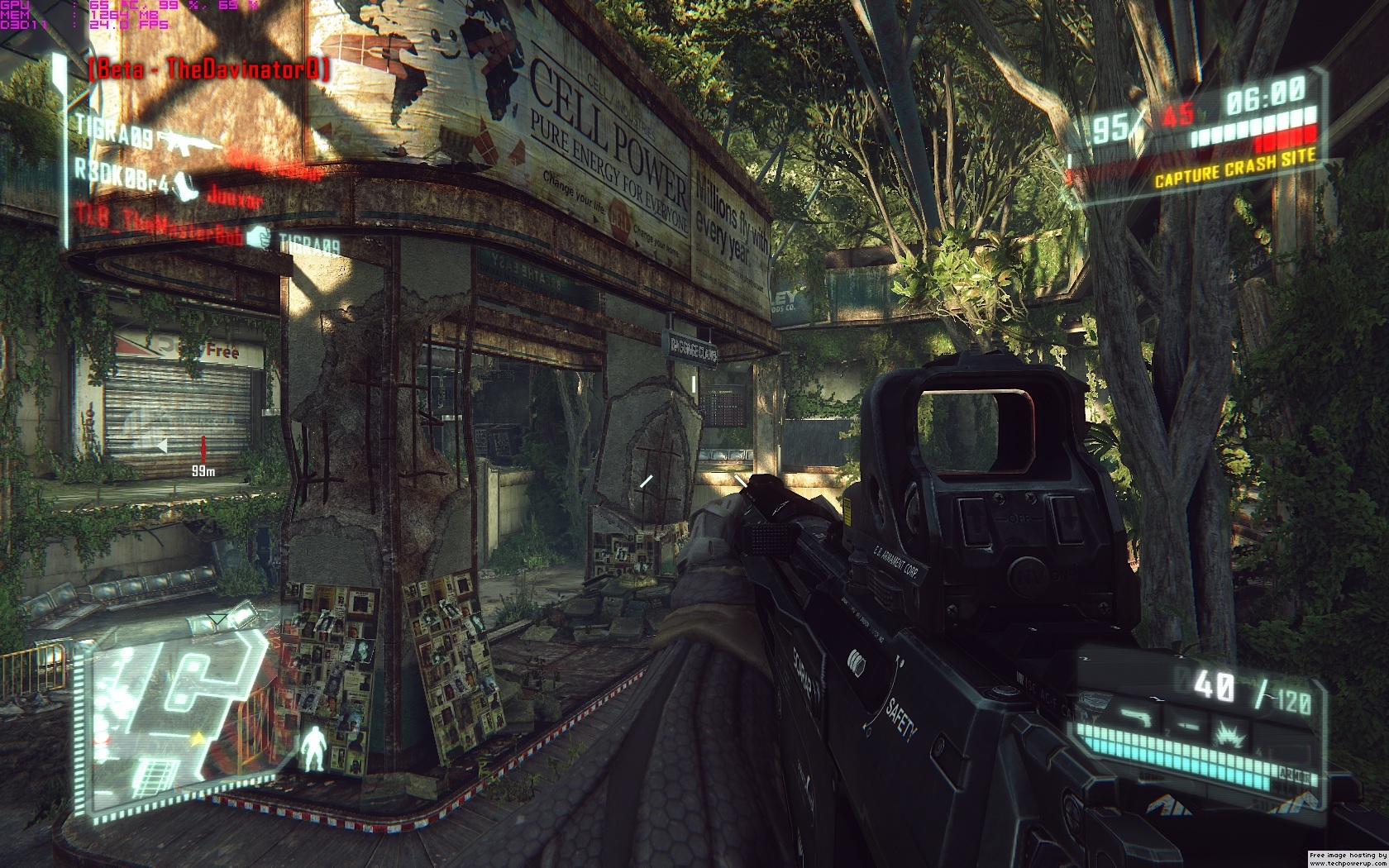Select the boot stomp icon beside R3DK0Br4

click(x=185, y=188)
